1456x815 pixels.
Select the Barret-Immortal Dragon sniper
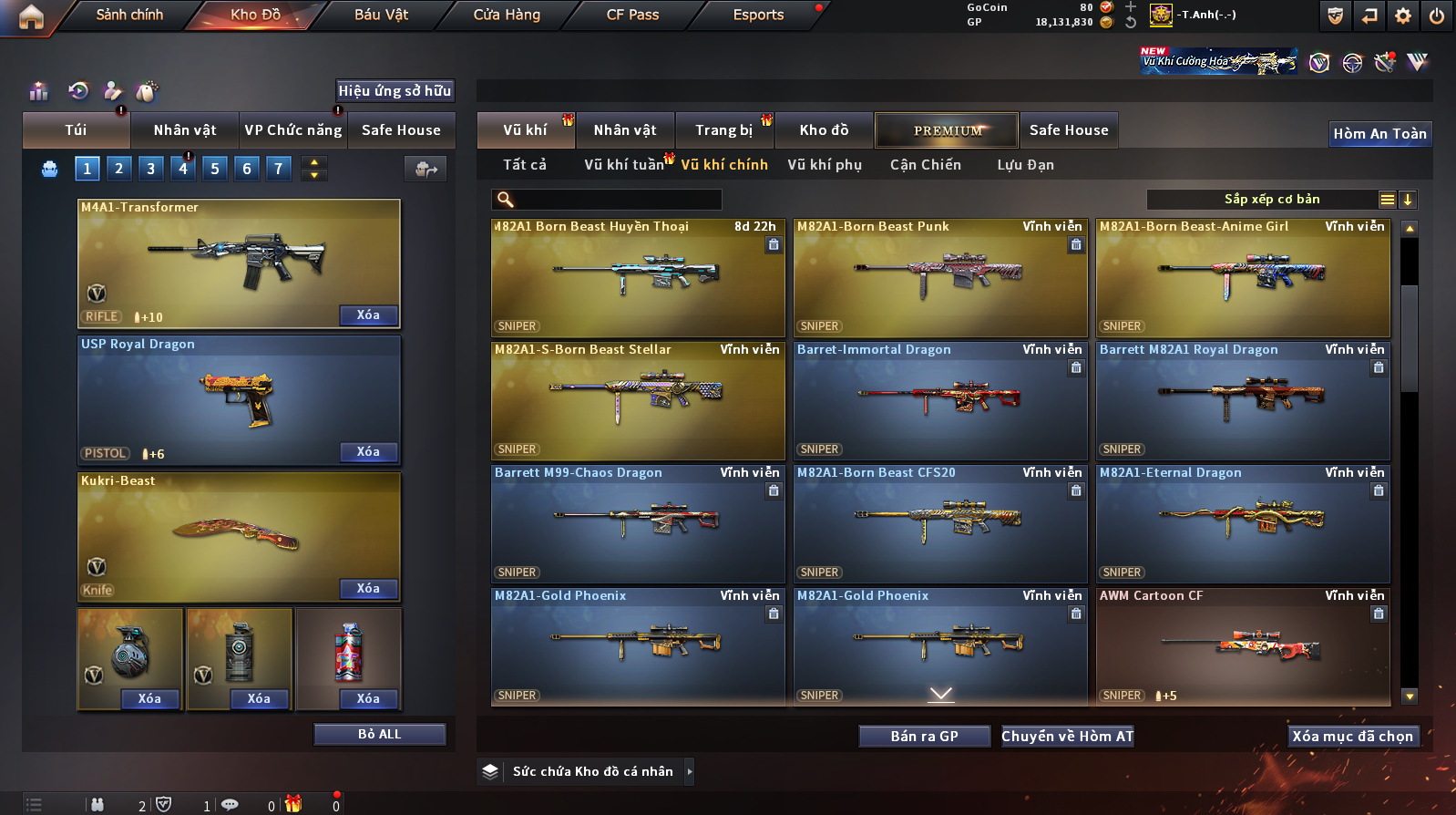[939, 401]
